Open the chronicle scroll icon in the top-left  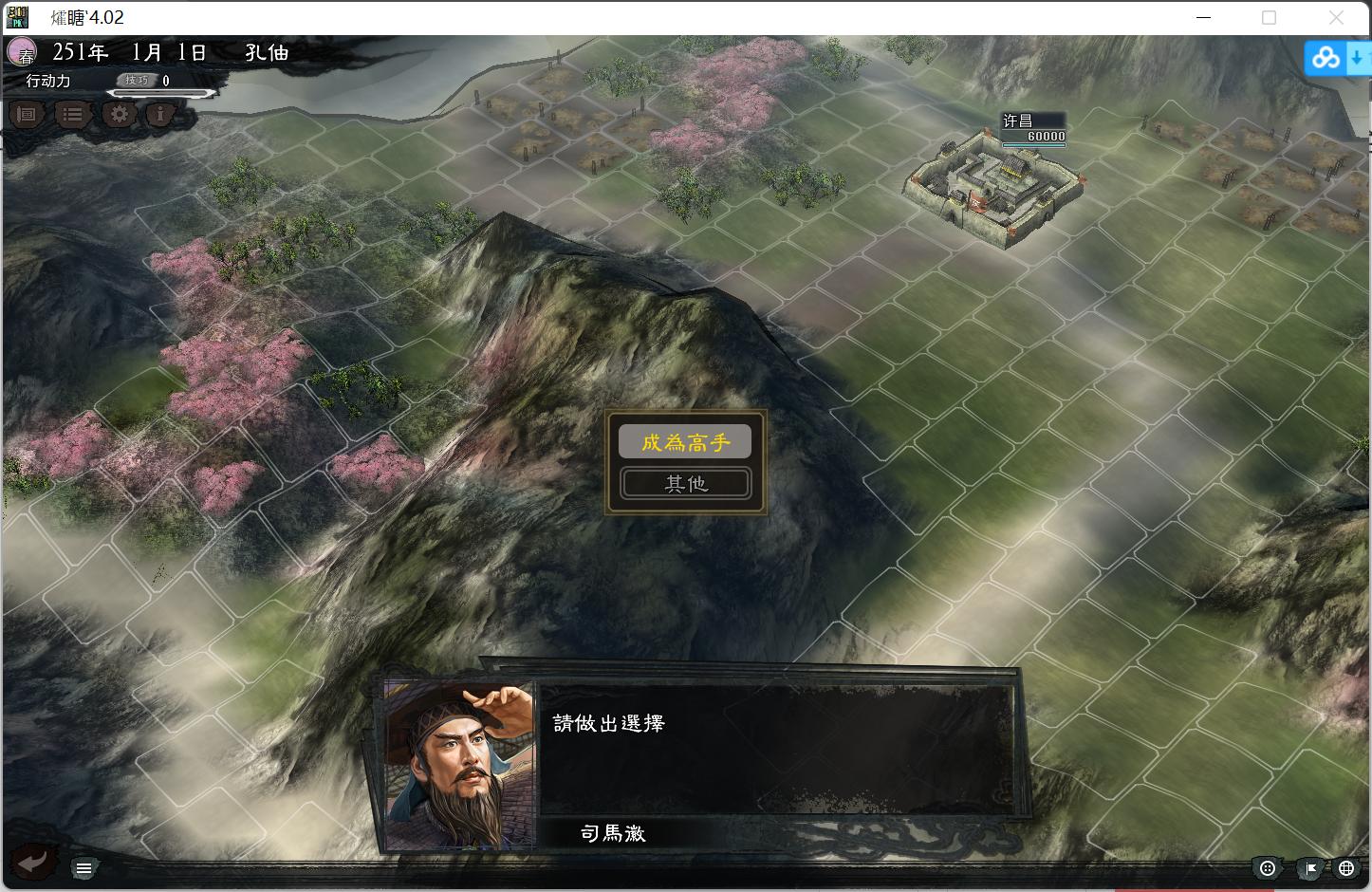click(26, 114)
